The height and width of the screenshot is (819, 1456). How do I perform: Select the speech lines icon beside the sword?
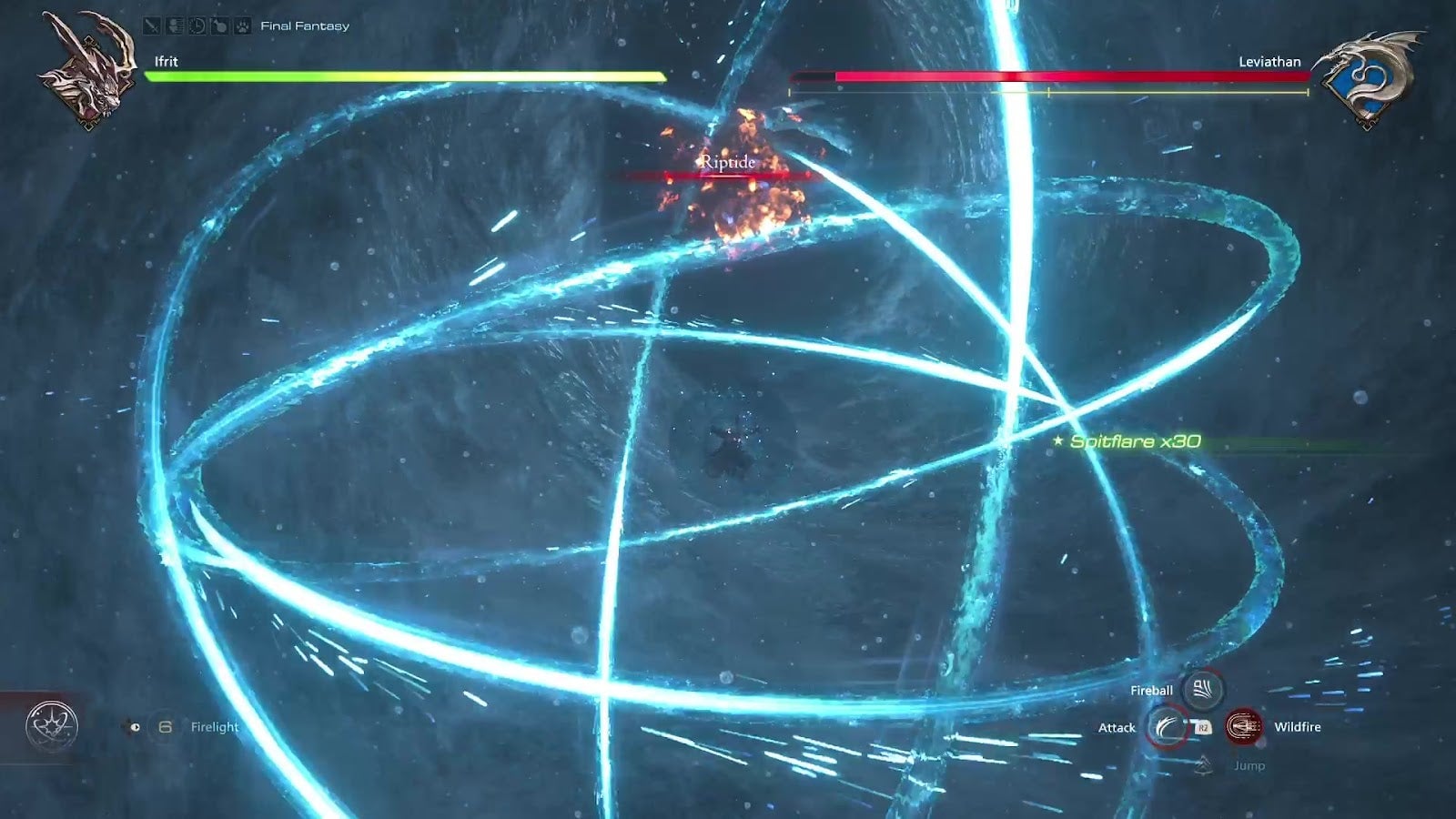[175, 25]
